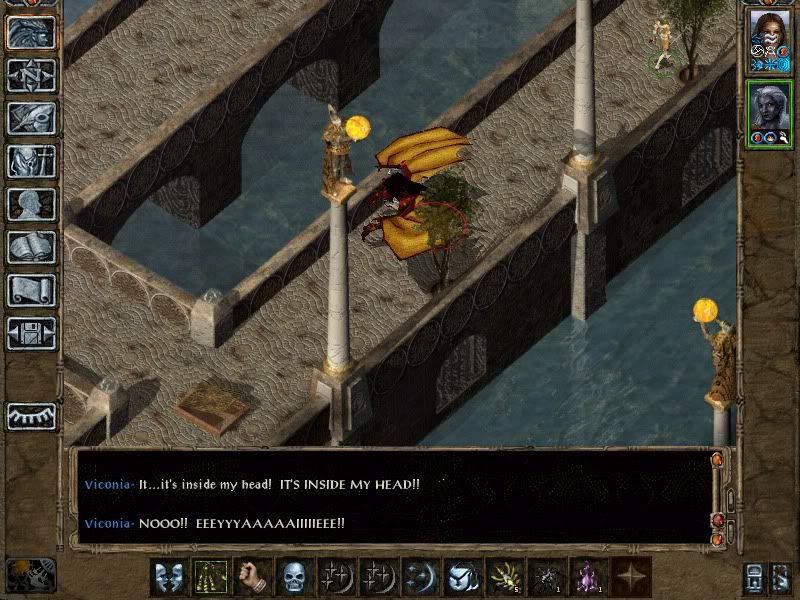
Task: Use the purple potion quick item
Action: click(587, 578)
